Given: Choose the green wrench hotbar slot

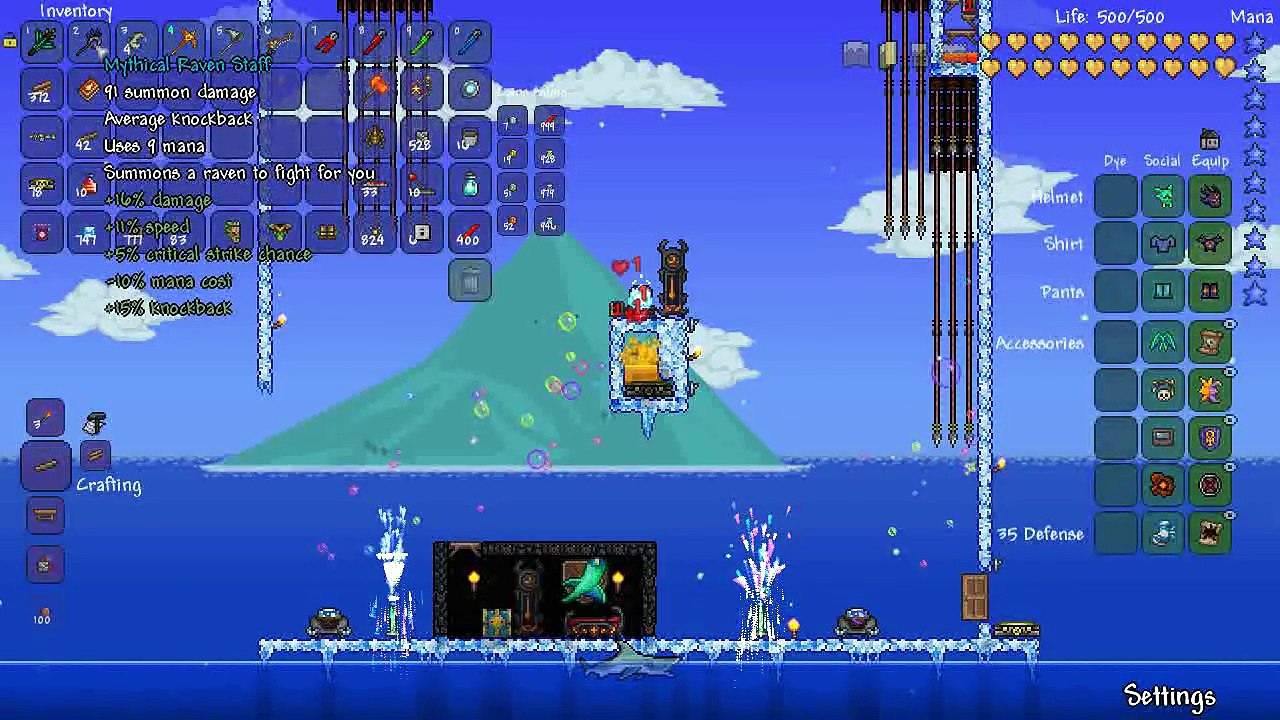Looking at the screenshot, I should 422,43.
